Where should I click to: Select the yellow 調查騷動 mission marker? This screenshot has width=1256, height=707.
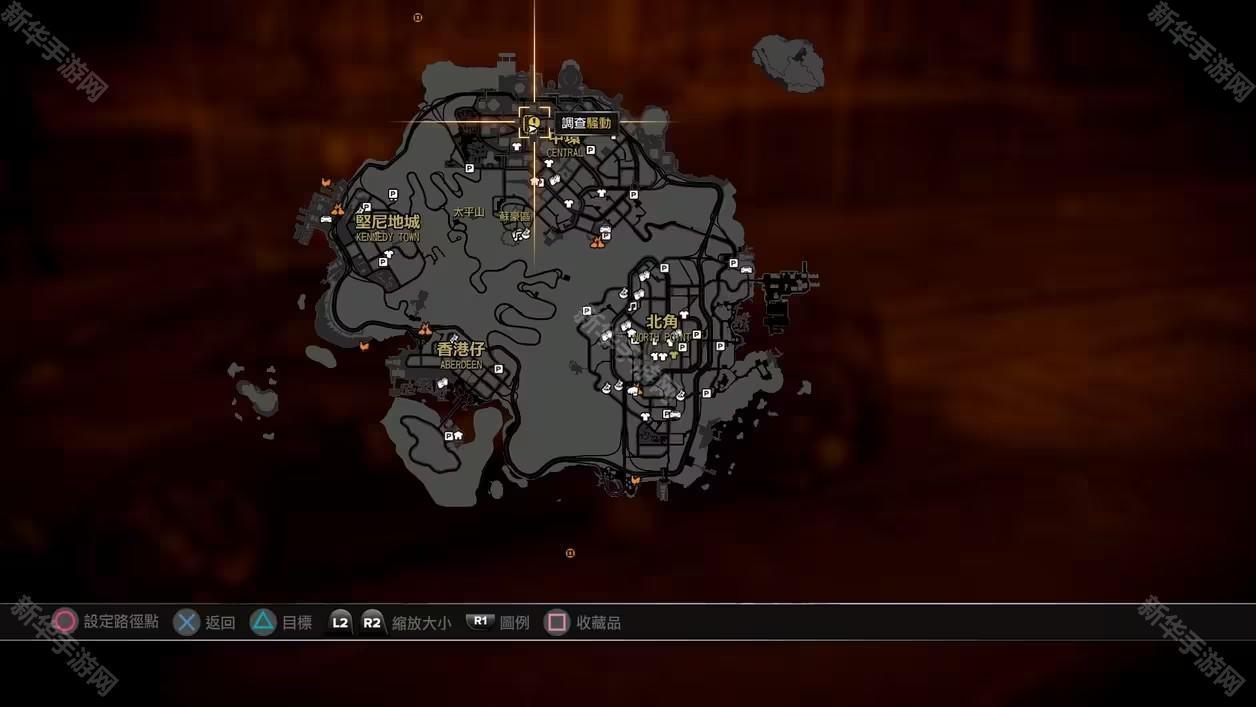[x=534, y=124]
